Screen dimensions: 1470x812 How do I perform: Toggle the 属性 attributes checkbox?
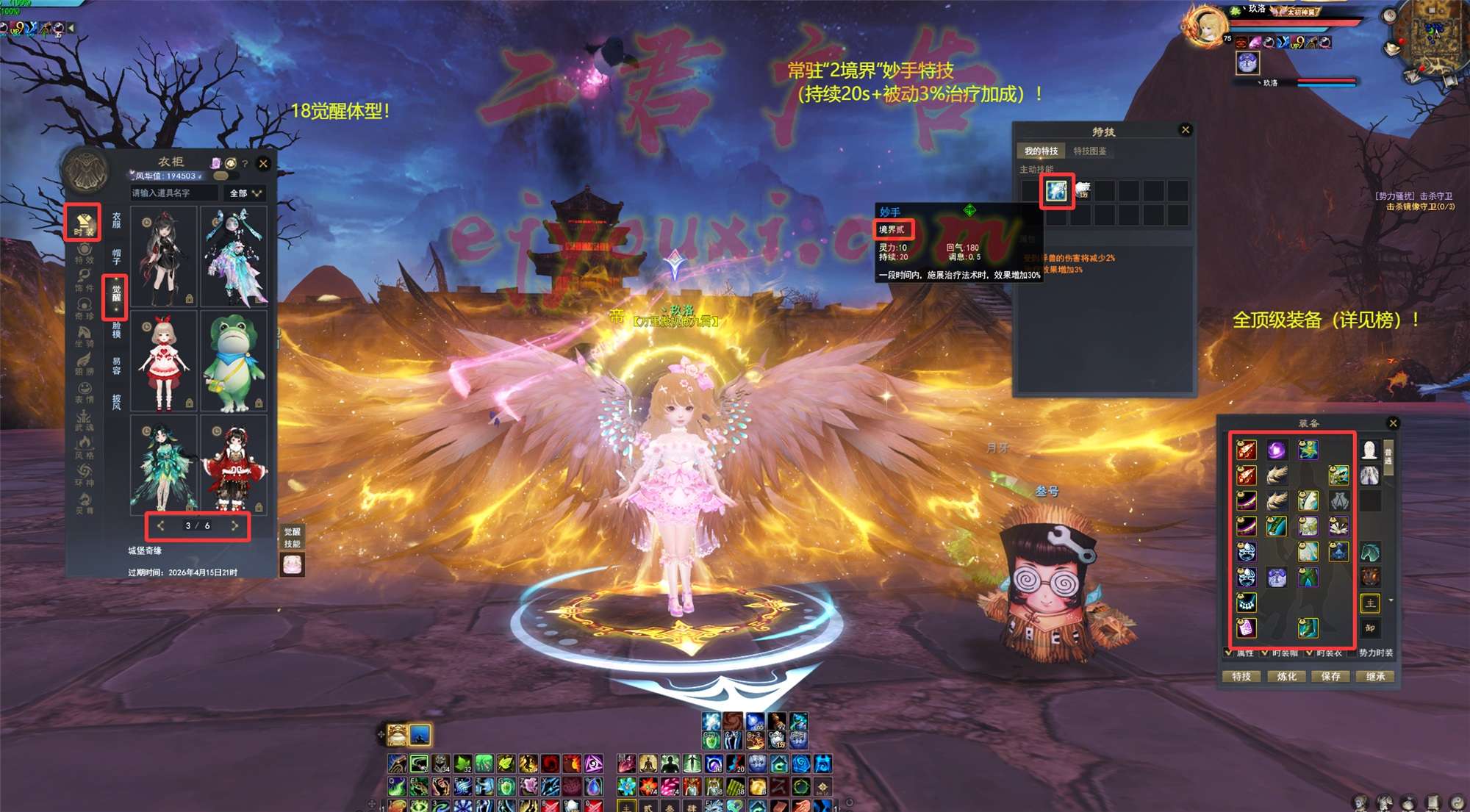(x=1229, y=653)
